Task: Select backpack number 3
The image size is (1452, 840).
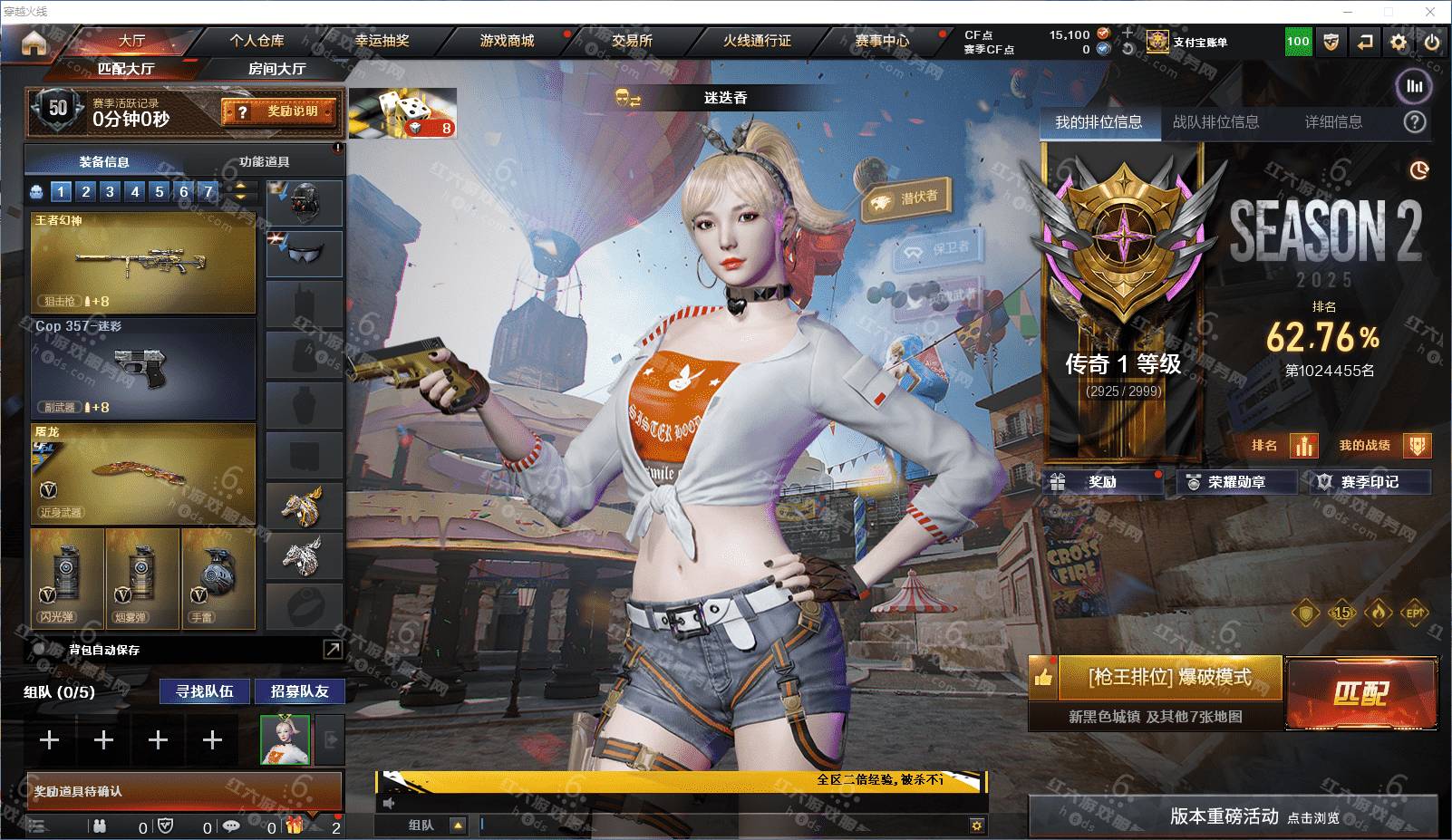Action: [110, 191]
